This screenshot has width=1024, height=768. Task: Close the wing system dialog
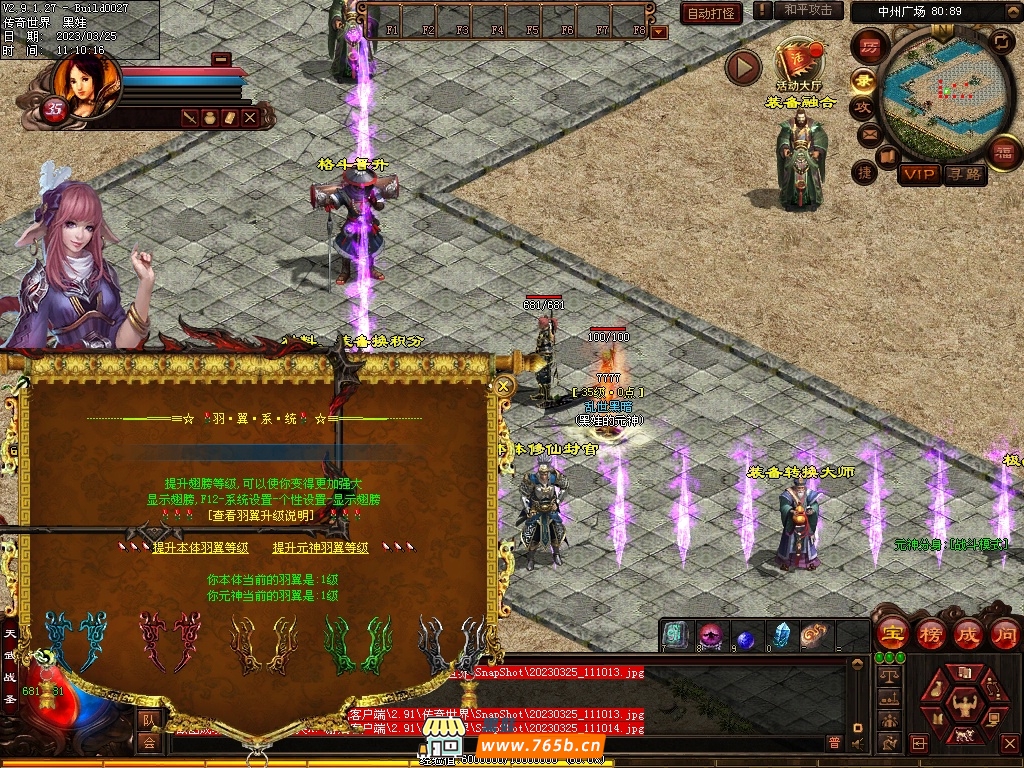(x=504, y=386)
